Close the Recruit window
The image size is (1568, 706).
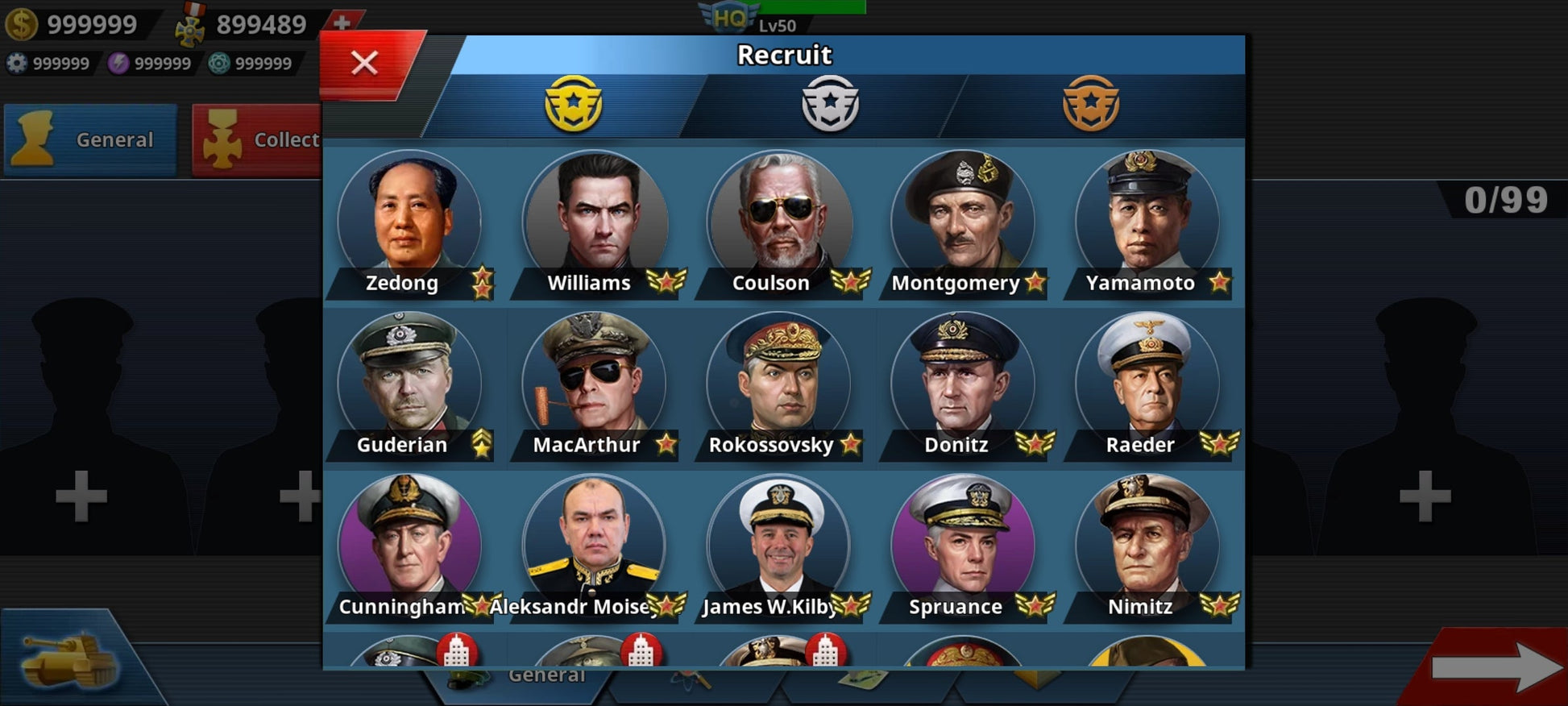coord(365,63)
